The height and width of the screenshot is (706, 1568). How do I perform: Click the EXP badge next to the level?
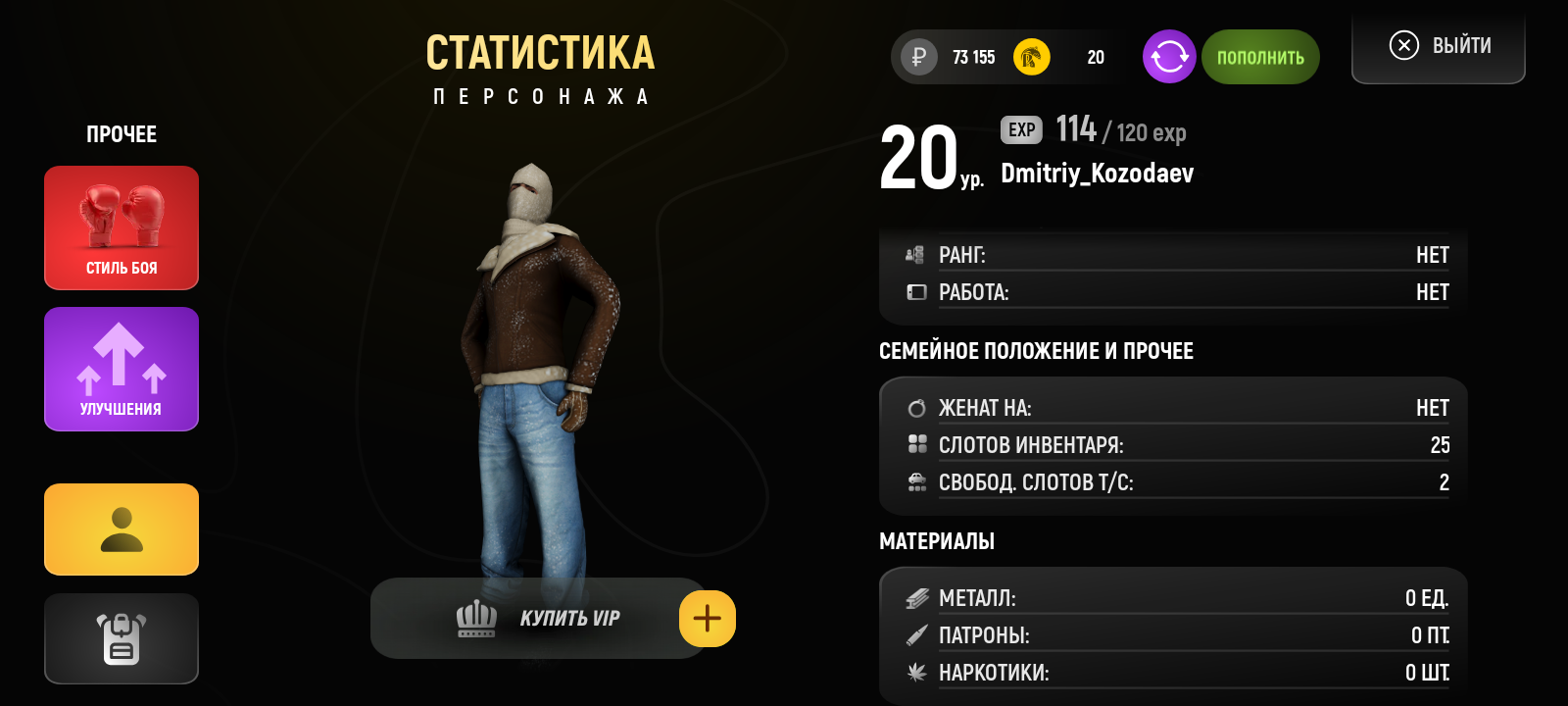(1020, 129)
